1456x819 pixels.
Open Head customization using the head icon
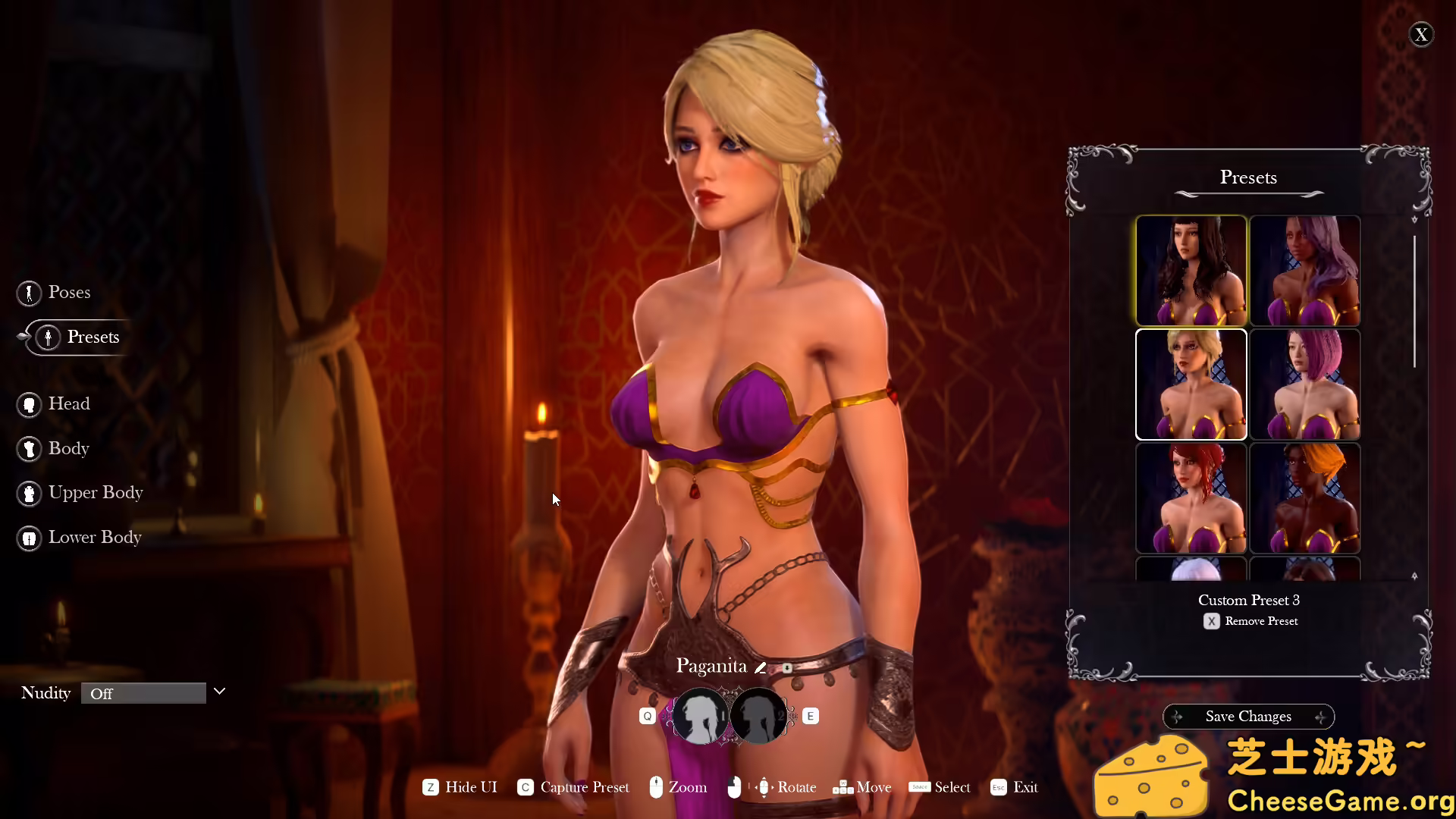[30, 404]
